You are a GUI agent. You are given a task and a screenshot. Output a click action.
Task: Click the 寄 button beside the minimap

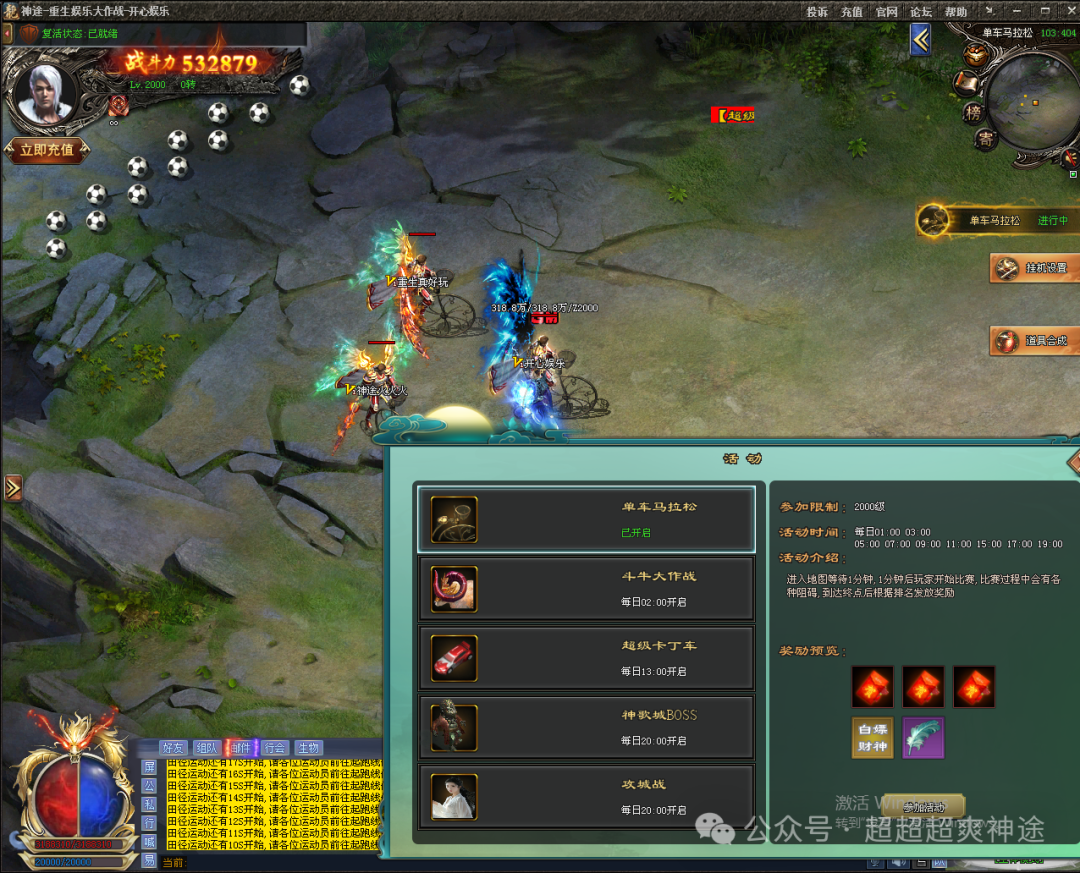(x=986, y=140)
